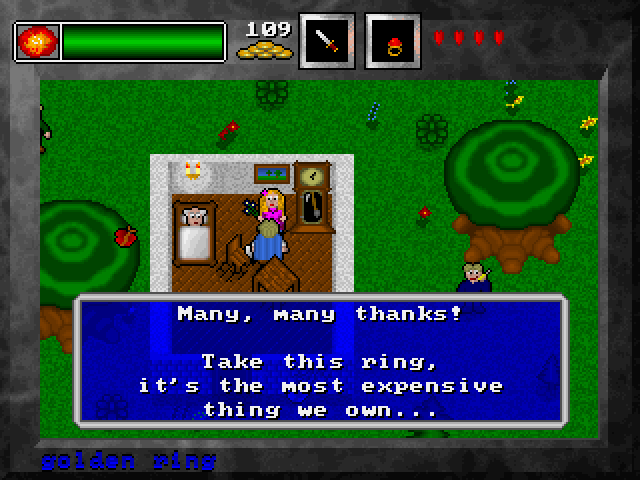Select the sword weapon slot
Screen dimensions: 640x480
coord(327,41)
